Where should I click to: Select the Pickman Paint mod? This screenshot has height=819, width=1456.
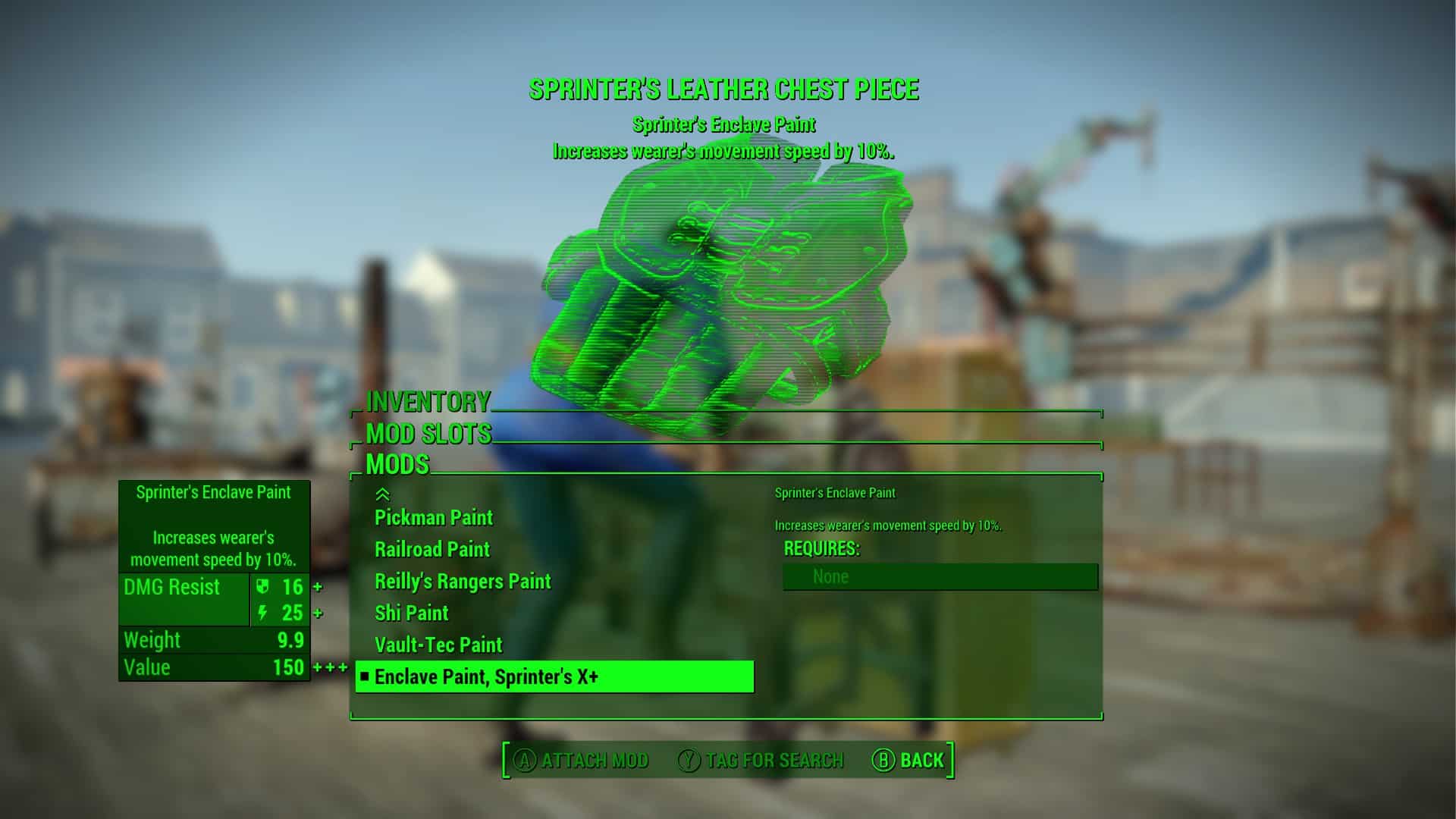point(433,518)
